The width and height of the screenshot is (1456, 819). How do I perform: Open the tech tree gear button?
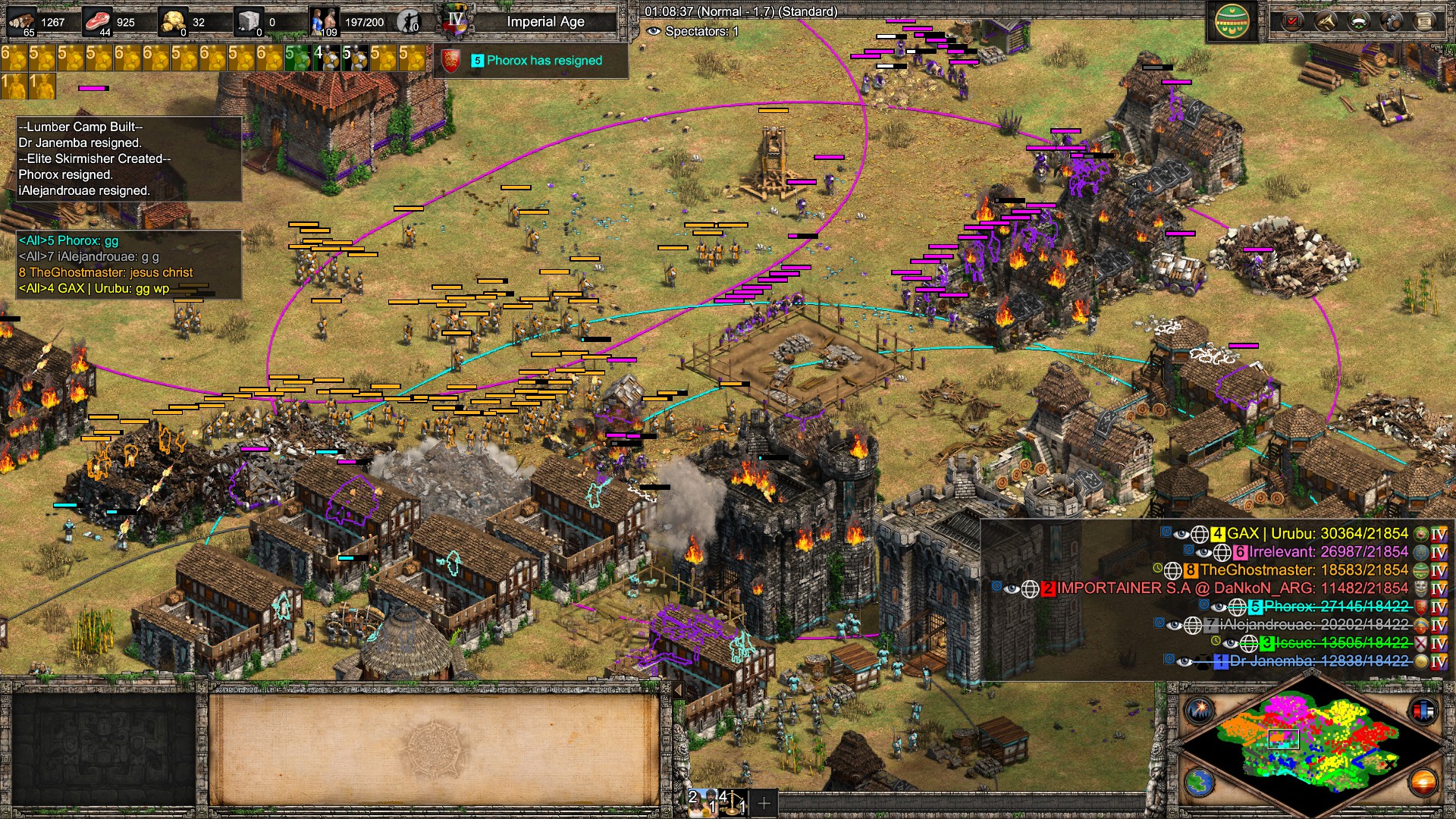(x=1392, y=21)
